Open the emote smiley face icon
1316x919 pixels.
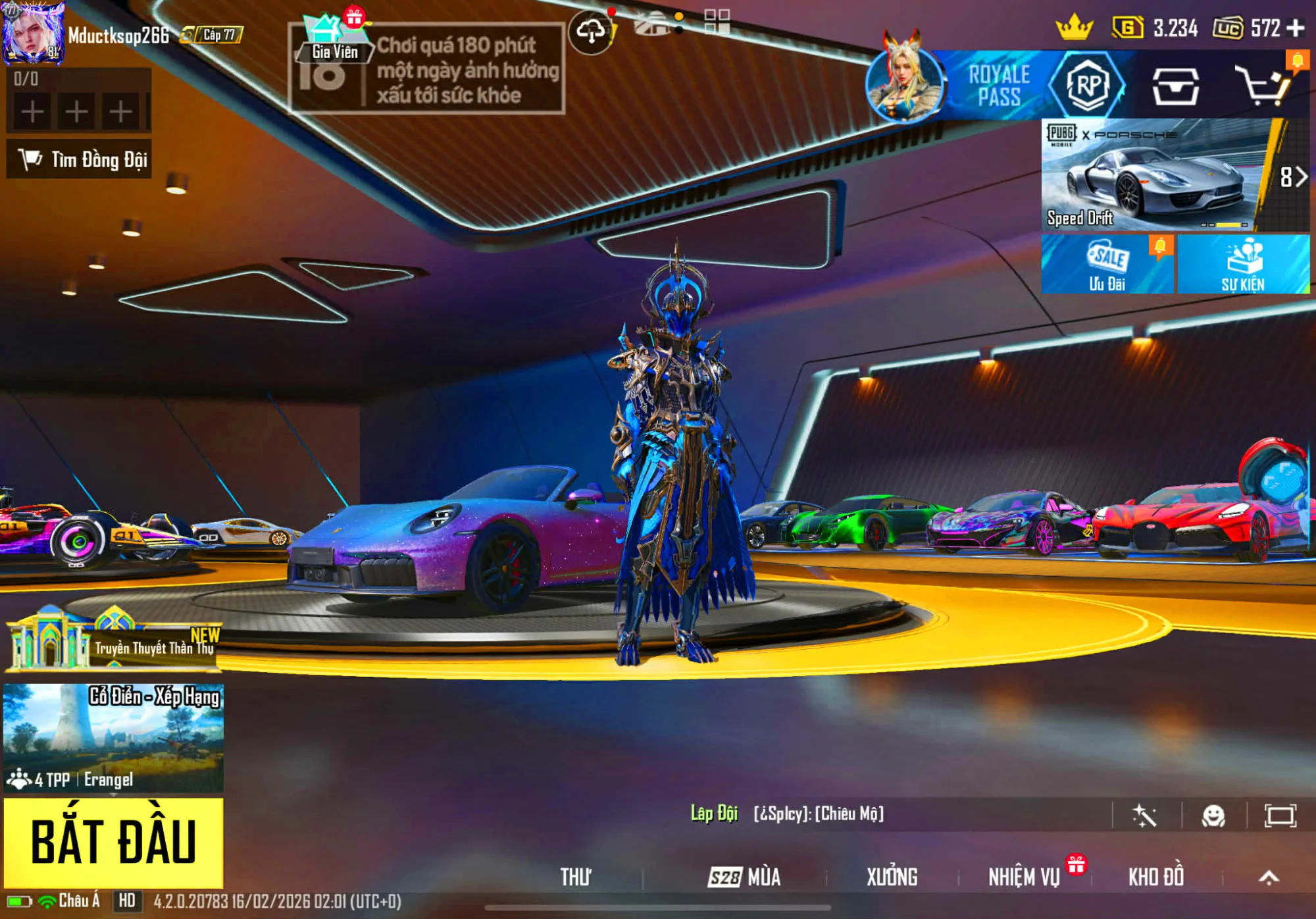pyautogui.click(x=1213, y=816)
